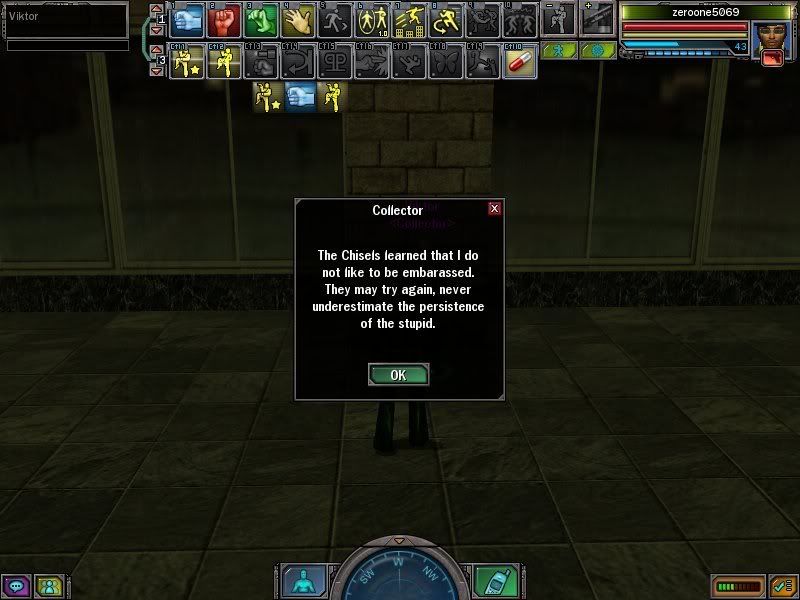Click the zeroone5069 player portrait
Viewport: 800px width, 600px height.
pos(772,40)
